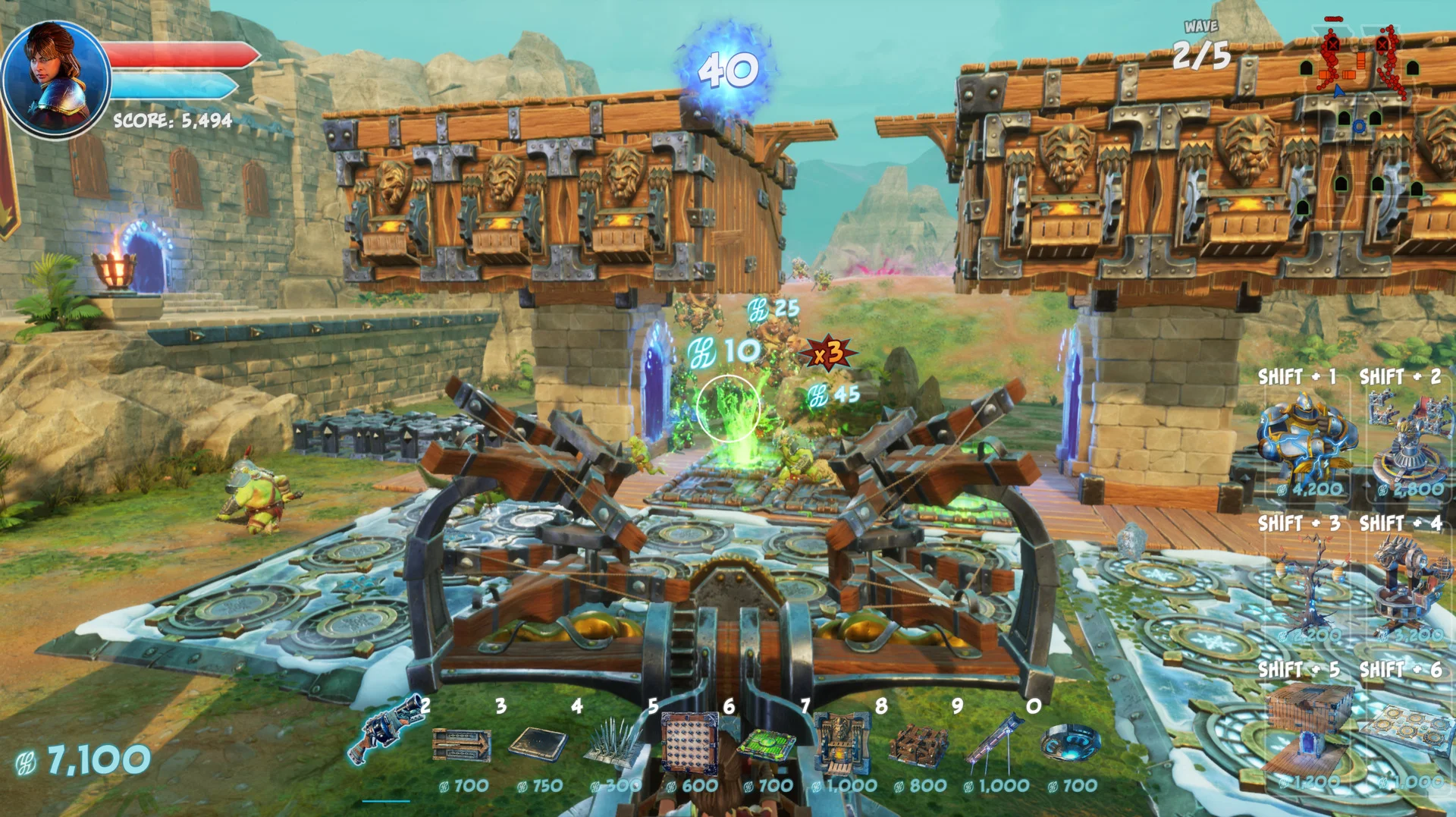
Task: Pick the wooden barricade costing 800
Action: pos(918,745)
